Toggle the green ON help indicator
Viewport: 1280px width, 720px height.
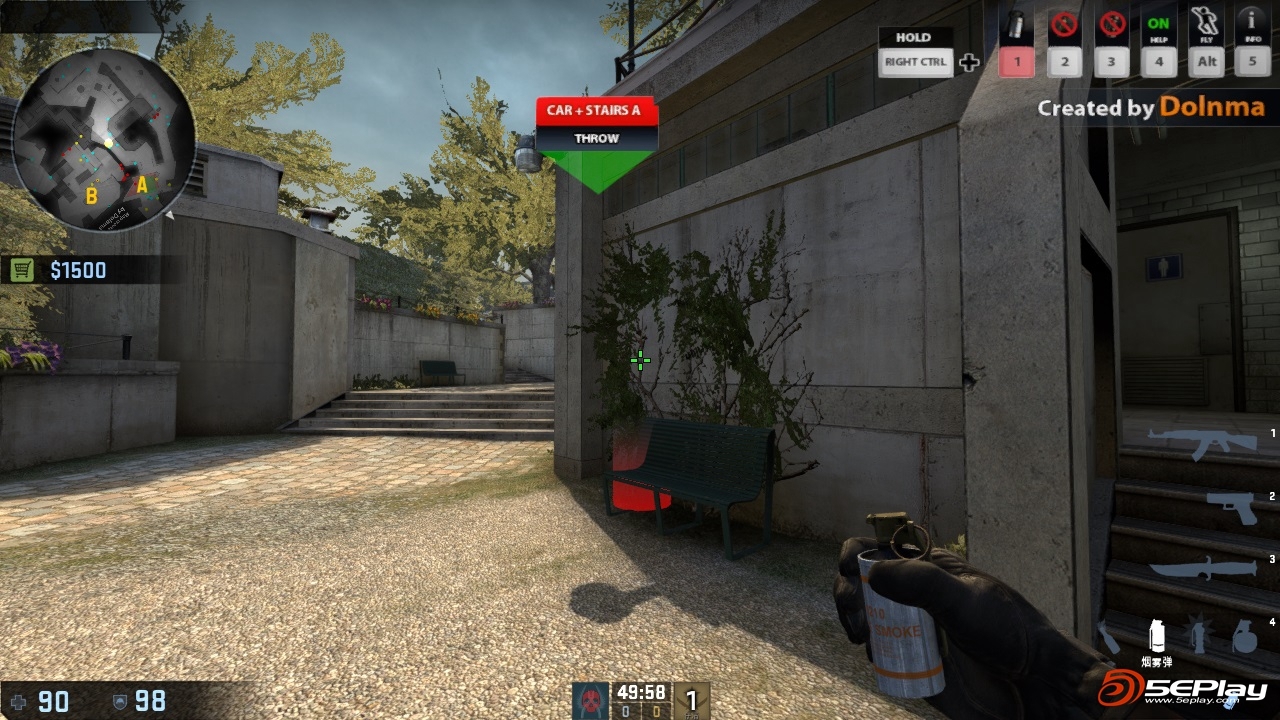pyautogui.click(x=1158, y=24)
